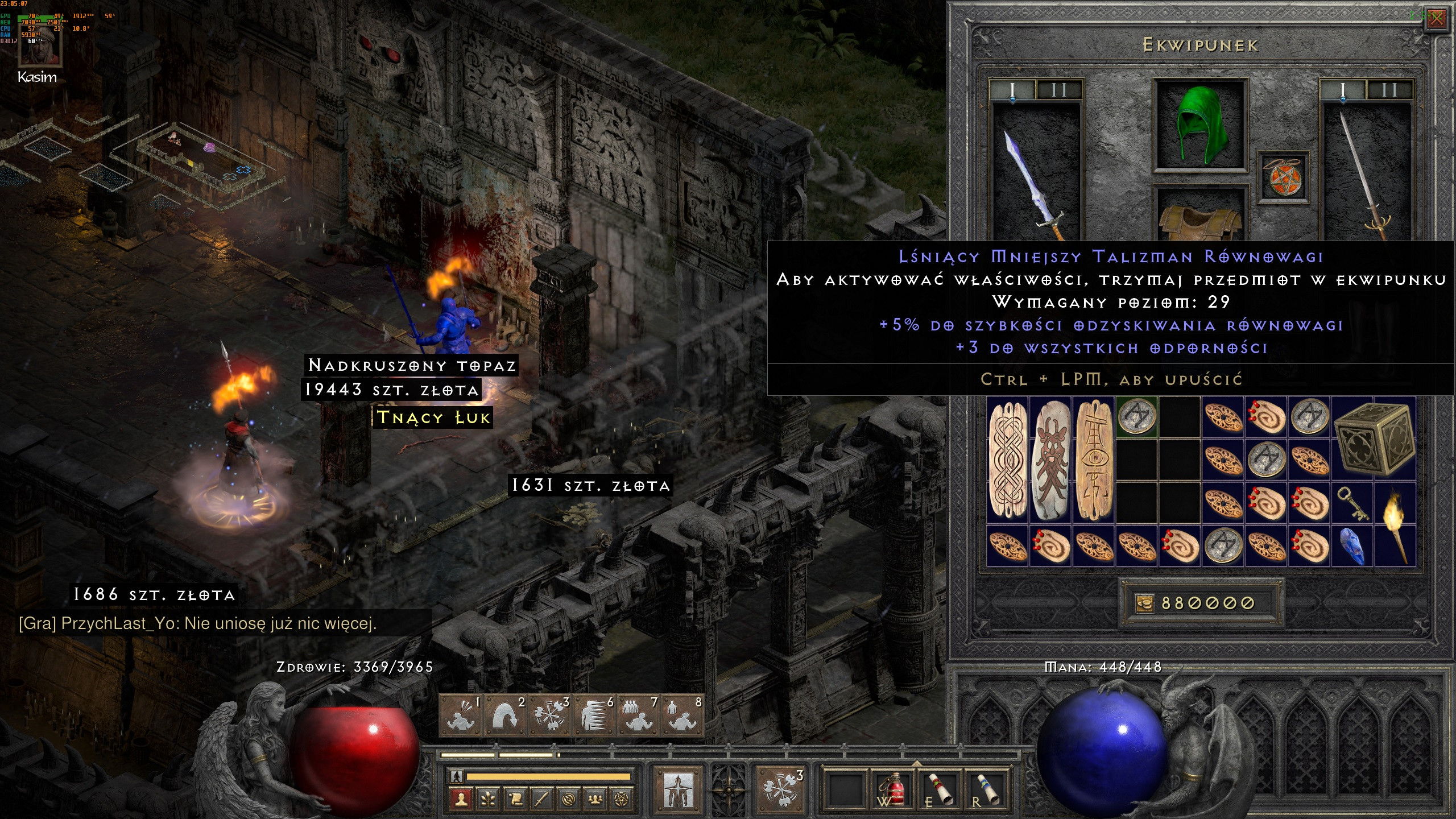Pick up the blue crystal gem
This screenshot has width=1456, height=819.
coord(1353,546)
